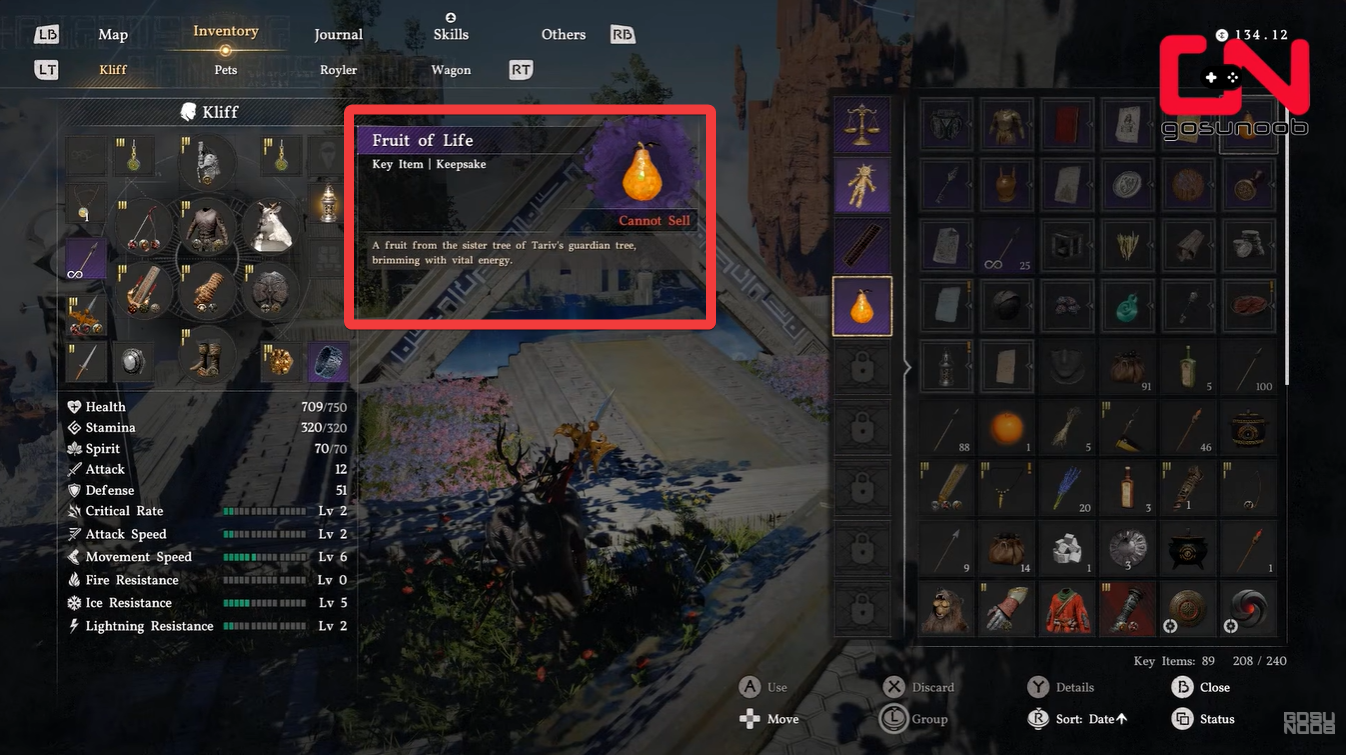This screenshot has width=1346, height=755.
Task: Select the straw doll key item icon
Action: (862, 187)
